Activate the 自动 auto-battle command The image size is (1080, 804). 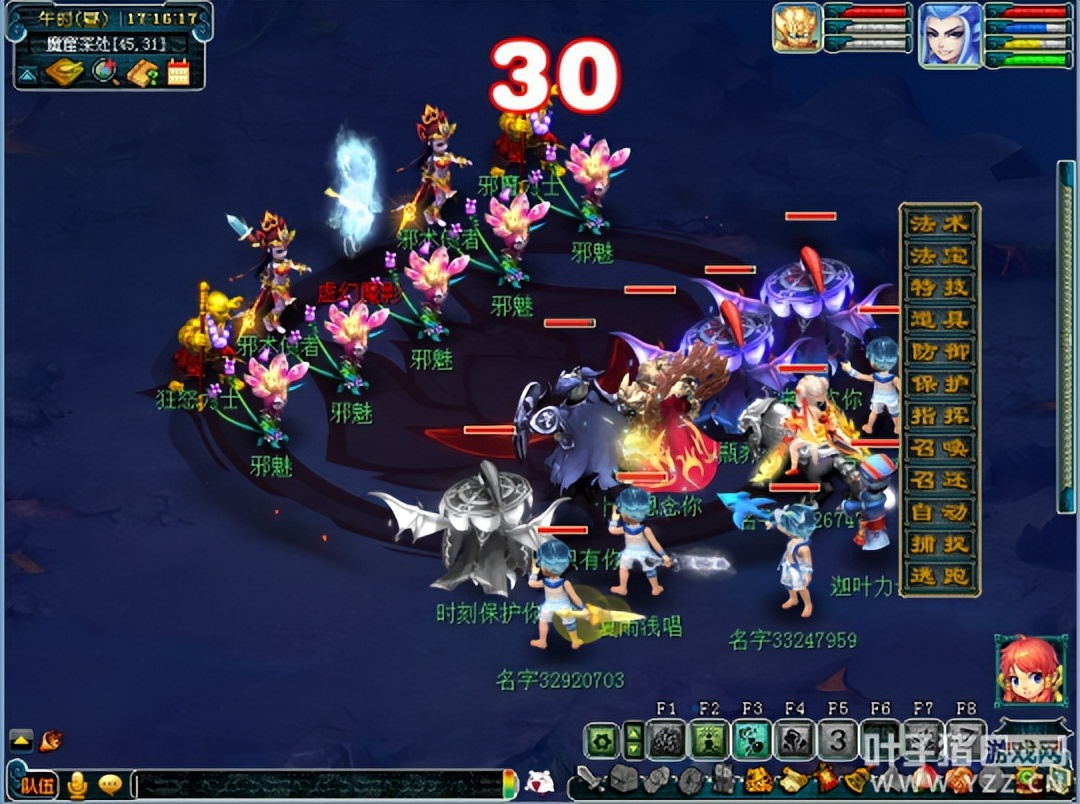[939, 512]
